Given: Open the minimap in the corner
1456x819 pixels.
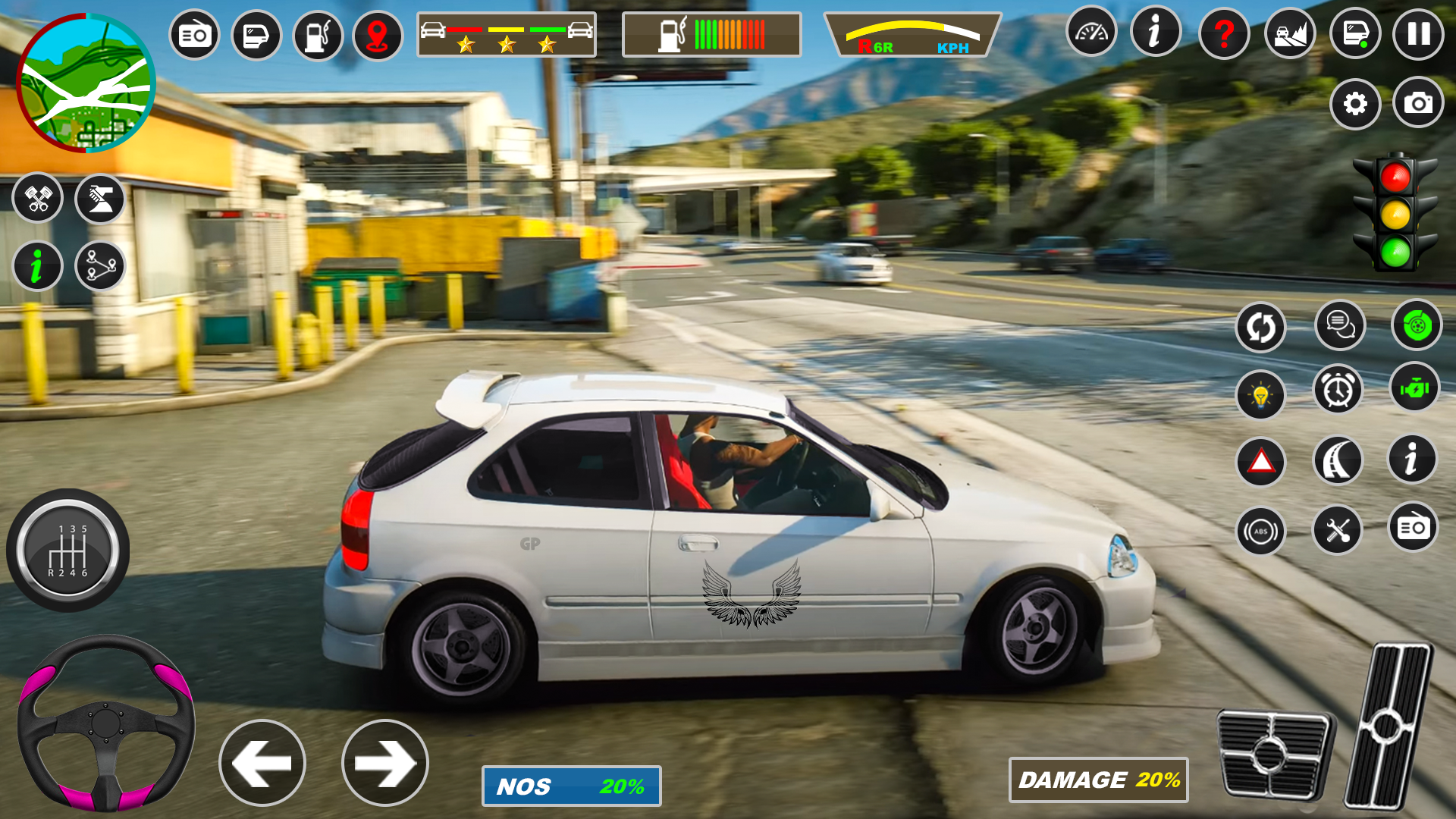Looking at the screenshot, I should (86, 86).
